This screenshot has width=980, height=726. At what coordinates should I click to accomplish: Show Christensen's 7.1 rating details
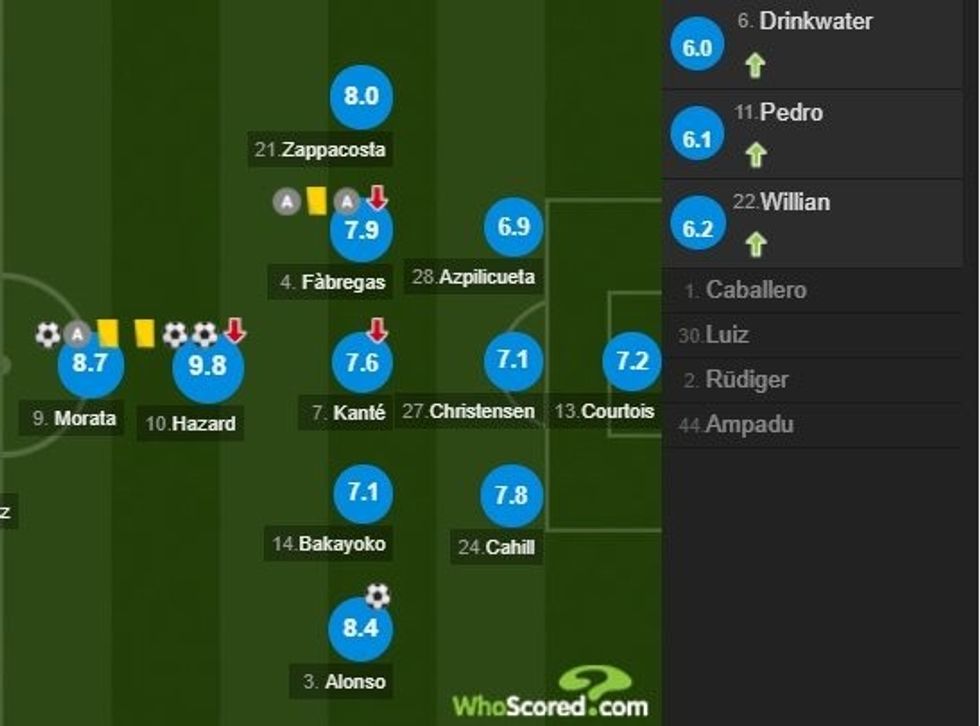tap(513, 360)
